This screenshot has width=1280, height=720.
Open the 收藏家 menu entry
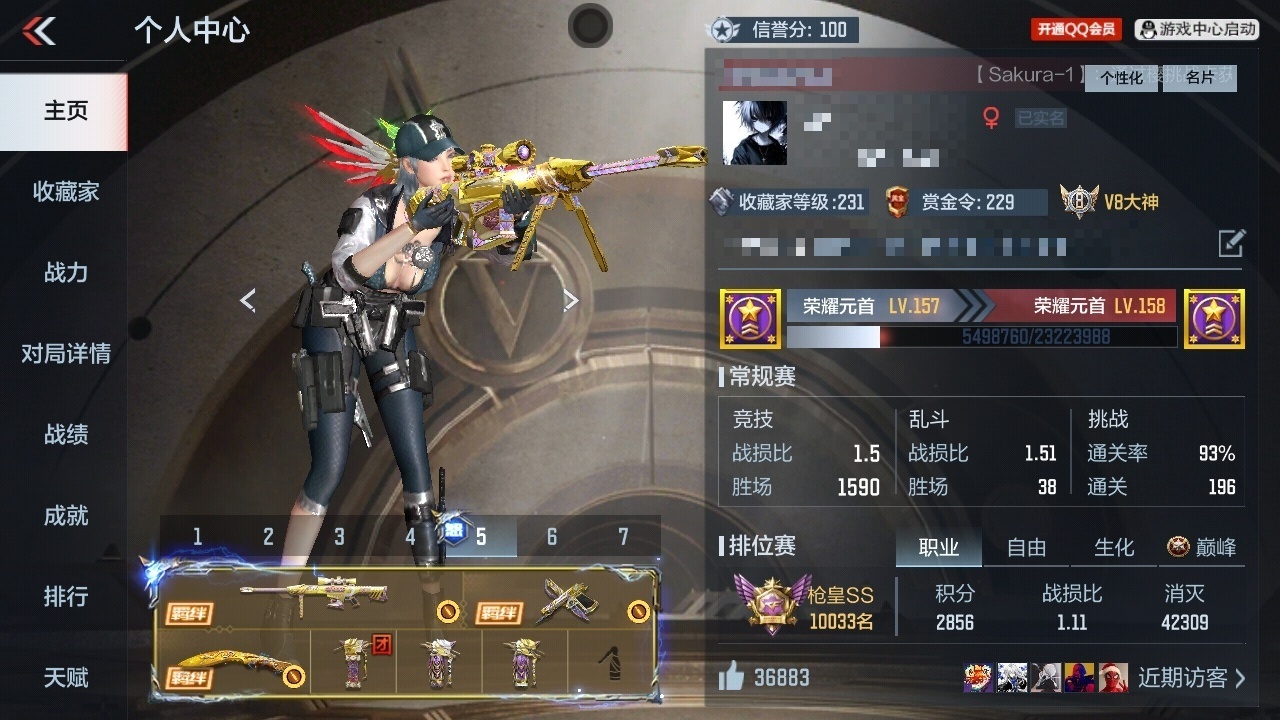point(65,191)
